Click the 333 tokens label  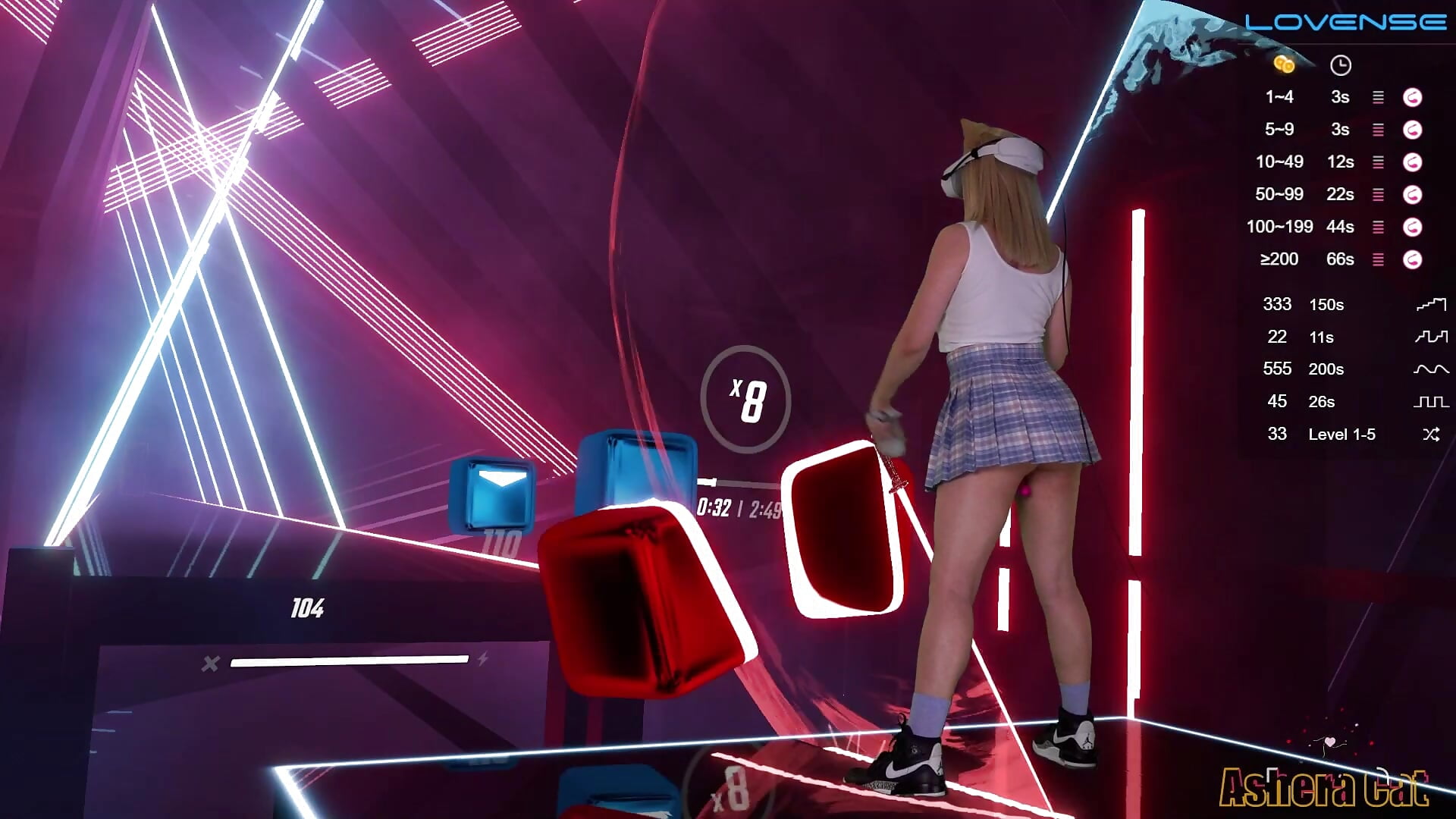(1277, 305)
